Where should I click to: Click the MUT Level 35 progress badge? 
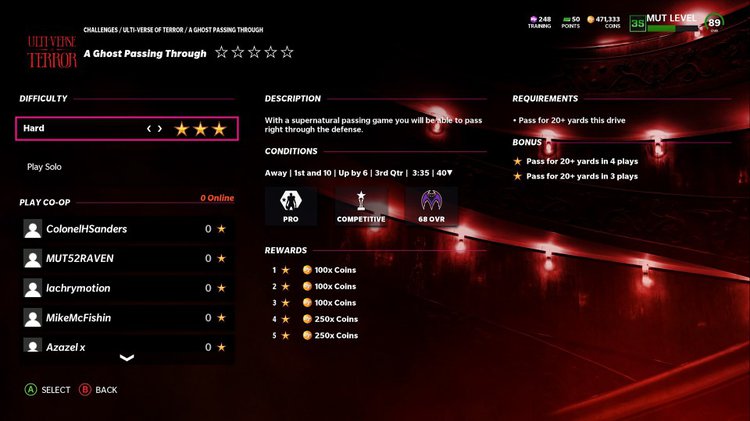point(637,24)
